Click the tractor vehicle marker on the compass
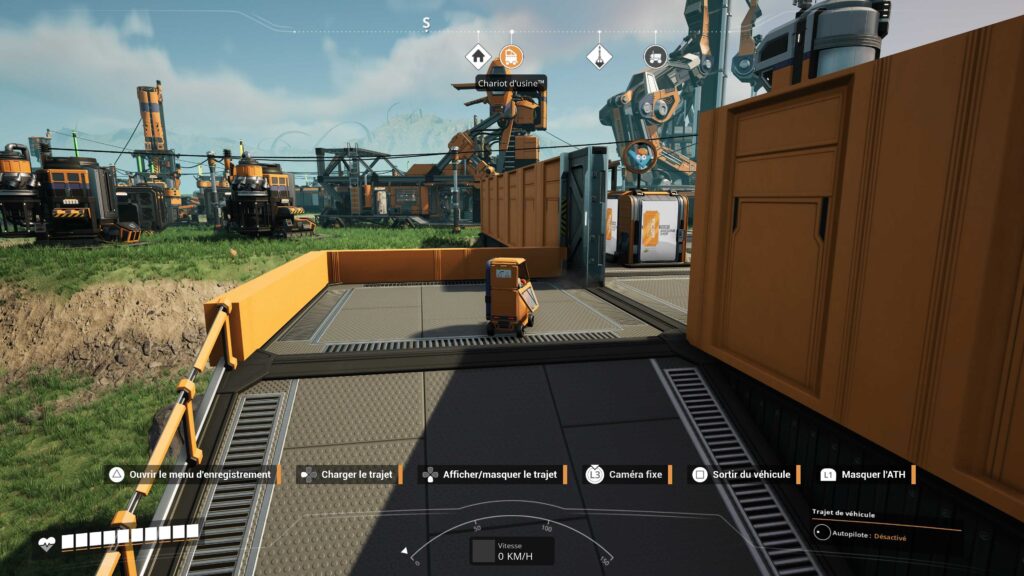Viewport: 1024px width, 576px height. (x=655, y=56)
